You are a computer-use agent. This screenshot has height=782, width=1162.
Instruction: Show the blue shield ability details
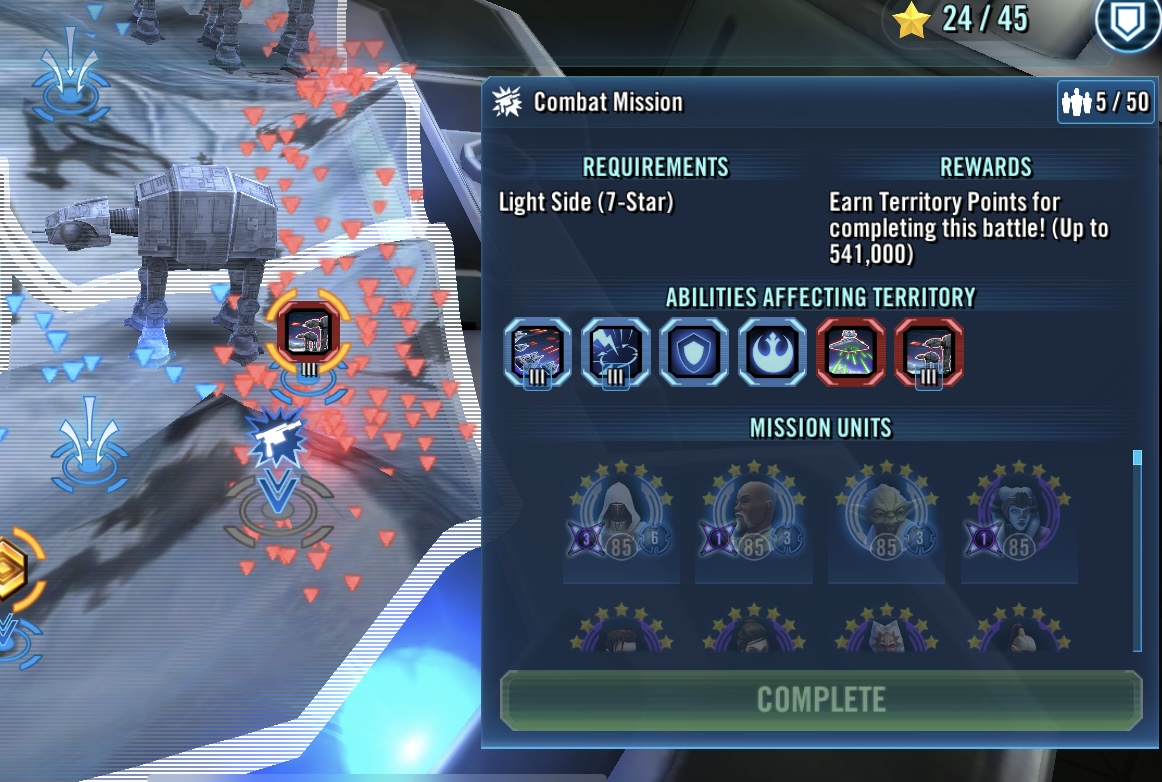[693, 352]
